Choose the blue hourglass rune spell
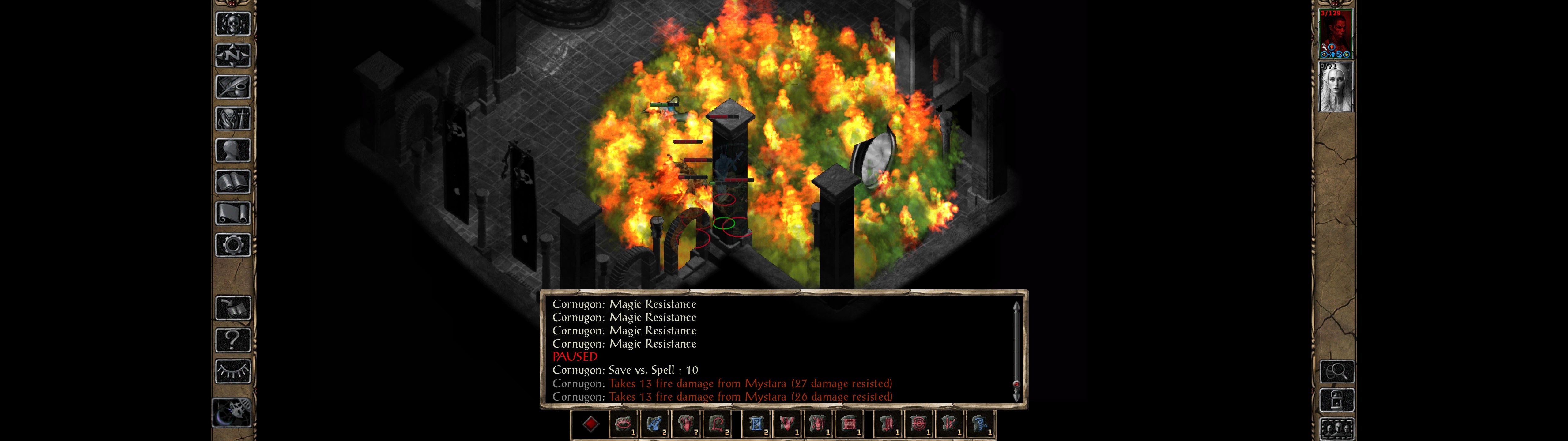This screenshot has height=441, width=1568. [756, 424]
